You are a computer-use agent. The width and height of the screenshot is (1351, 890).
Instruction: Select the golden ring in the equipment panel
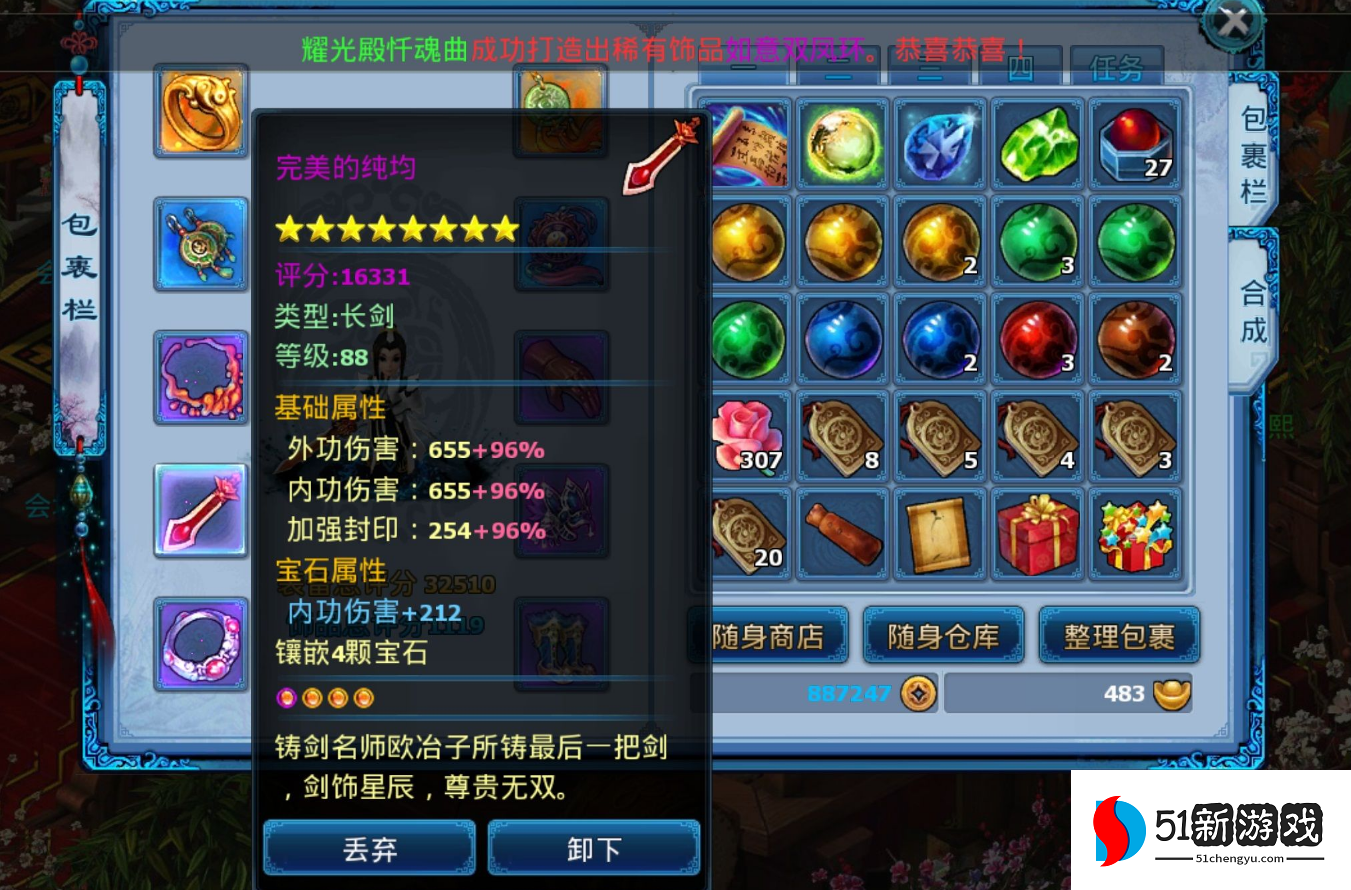[200, 111]
